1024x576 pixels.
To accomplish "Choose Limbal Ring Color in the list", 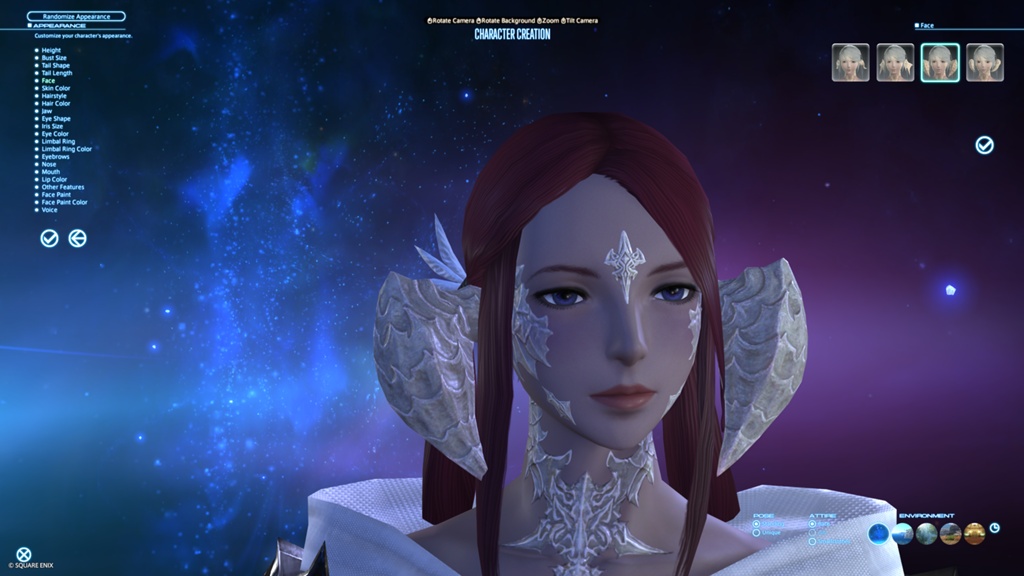I will [66, 149].
